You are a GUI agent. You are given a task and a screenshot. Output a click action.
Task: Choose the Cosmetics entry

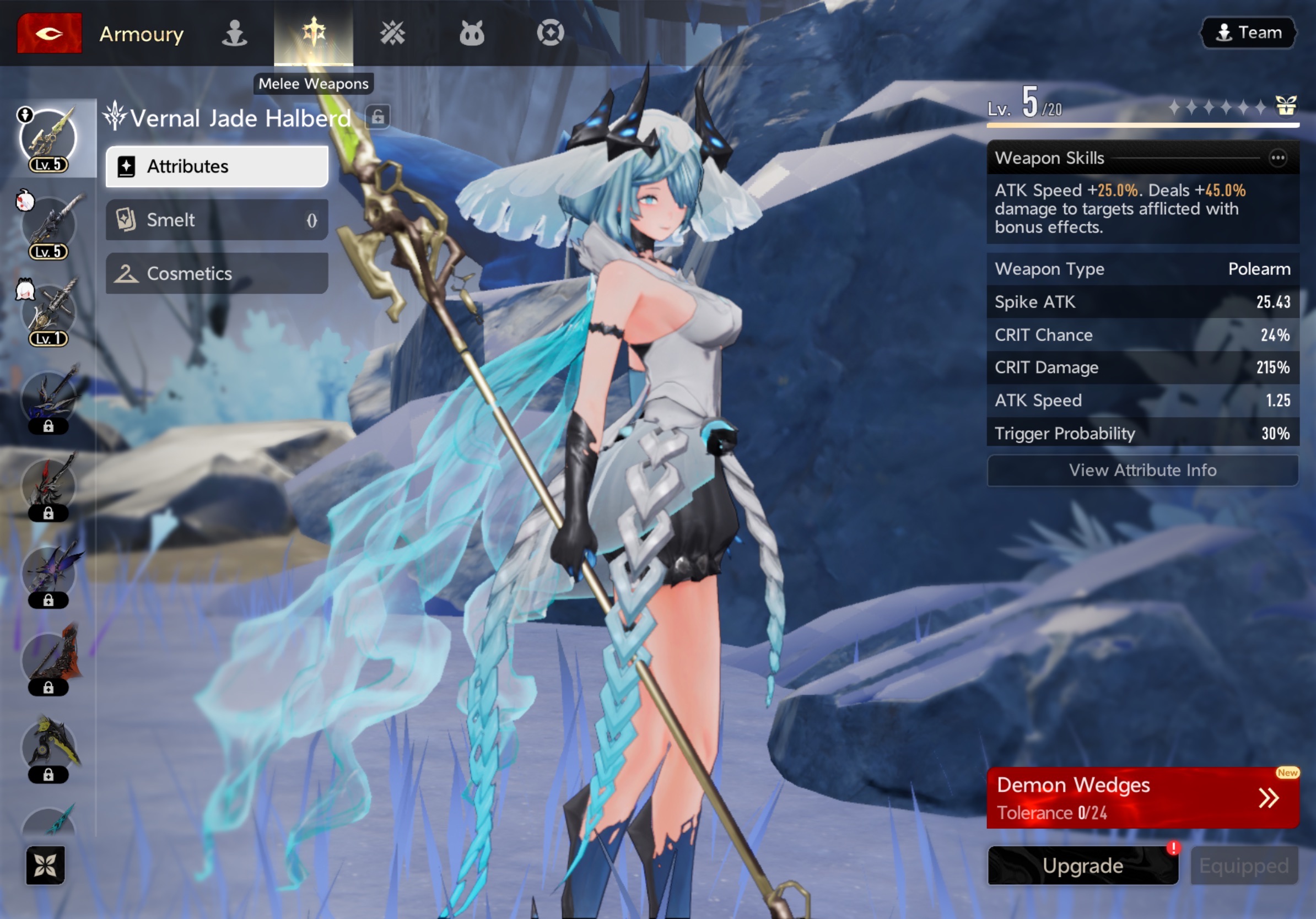[217, 273]
